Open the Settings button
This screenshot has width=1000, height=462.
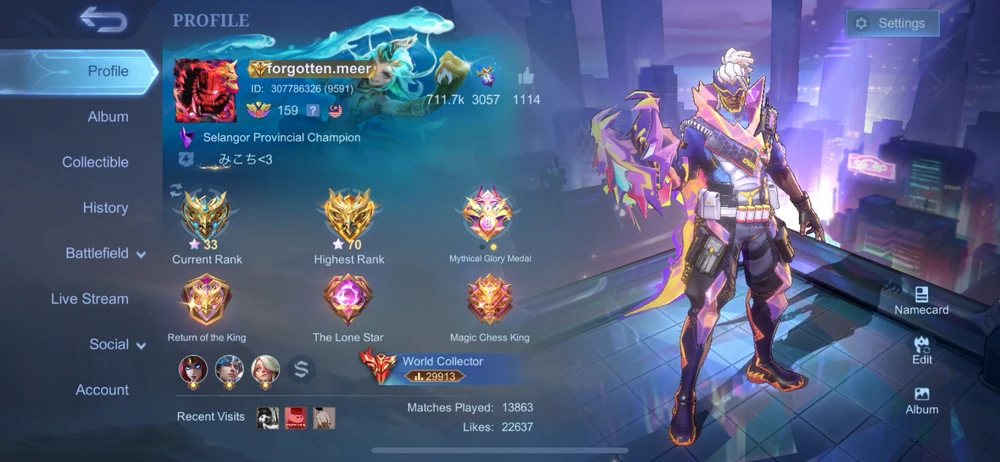891,23
